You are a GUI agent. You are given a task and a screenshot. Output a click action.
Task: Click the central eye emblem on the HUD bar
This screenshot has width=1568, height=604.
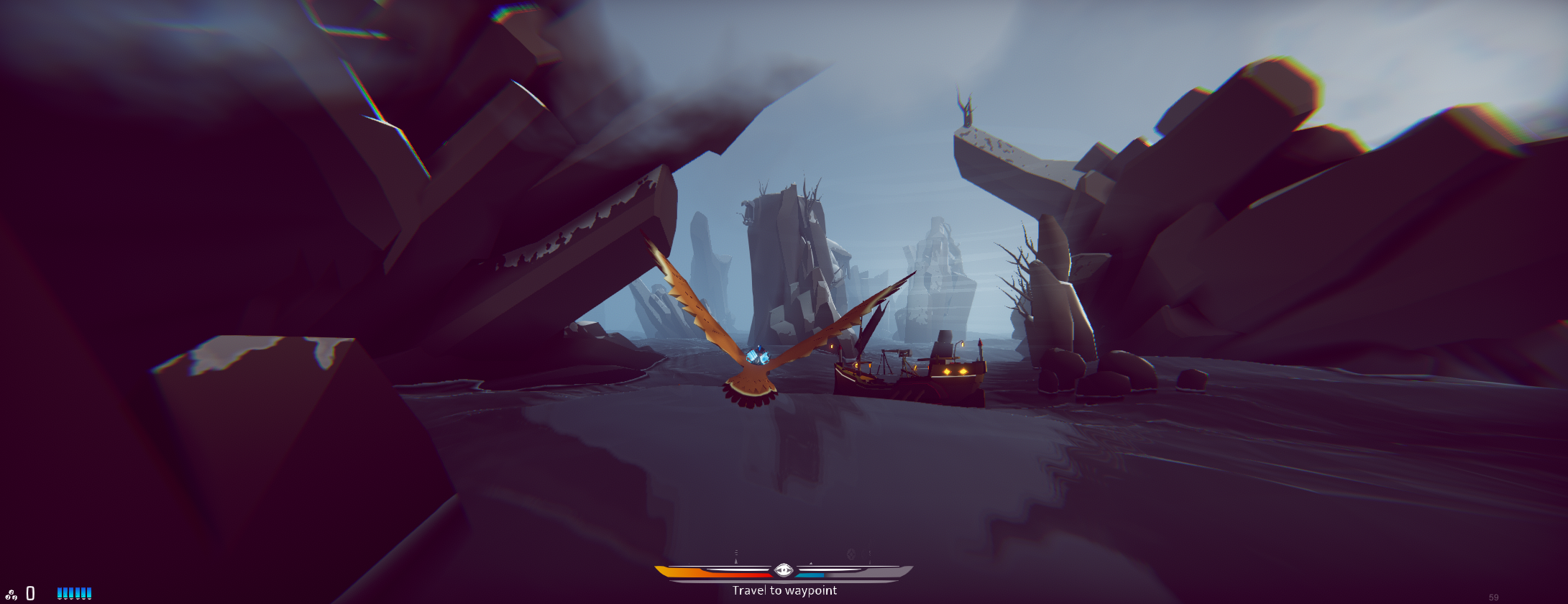click(x=784, y=567)
